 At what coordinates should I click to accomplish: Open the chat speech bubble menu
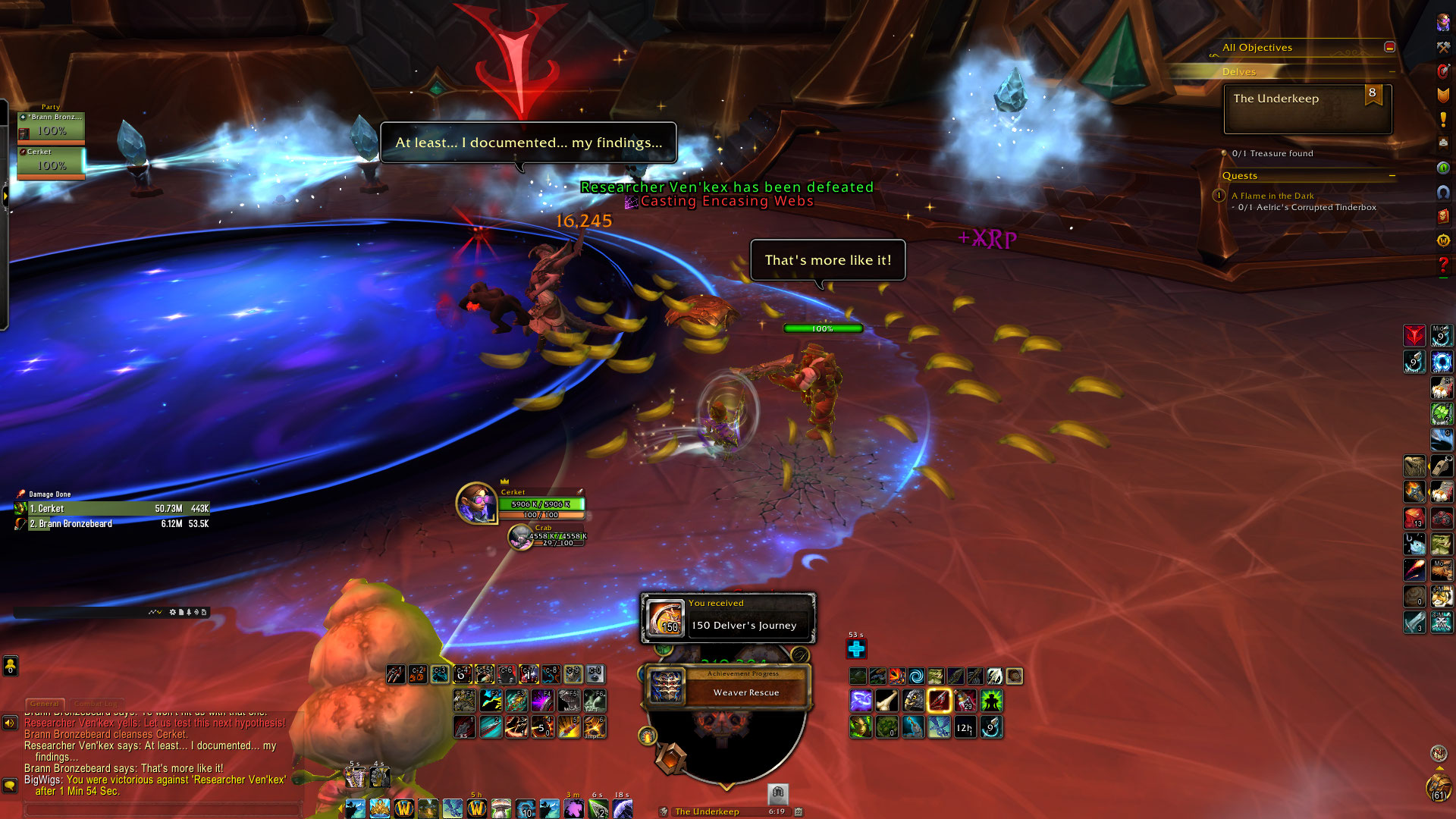[x=10, y=785]
